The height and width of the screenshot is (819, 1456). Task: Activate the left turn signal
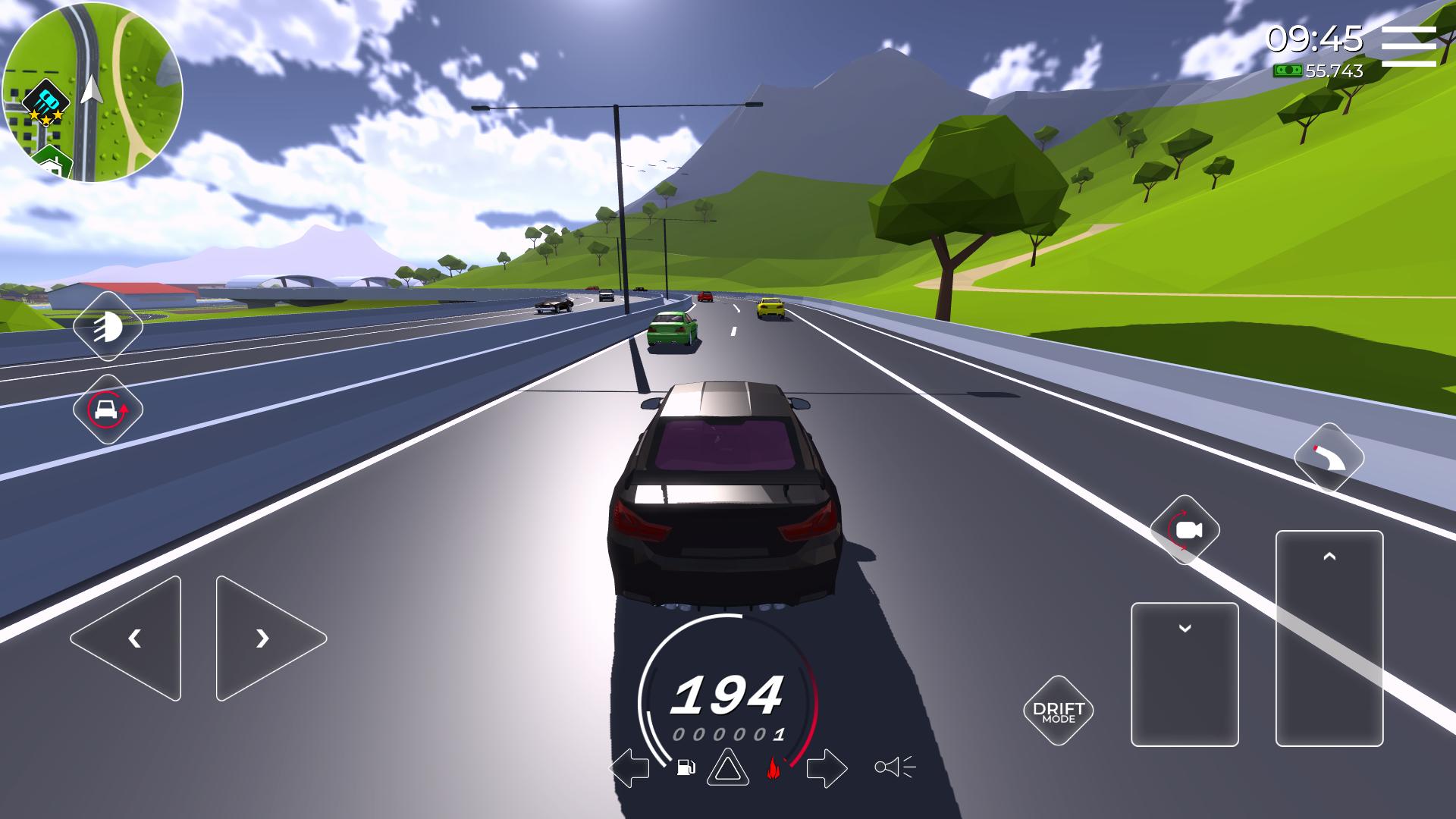(629, 767)
